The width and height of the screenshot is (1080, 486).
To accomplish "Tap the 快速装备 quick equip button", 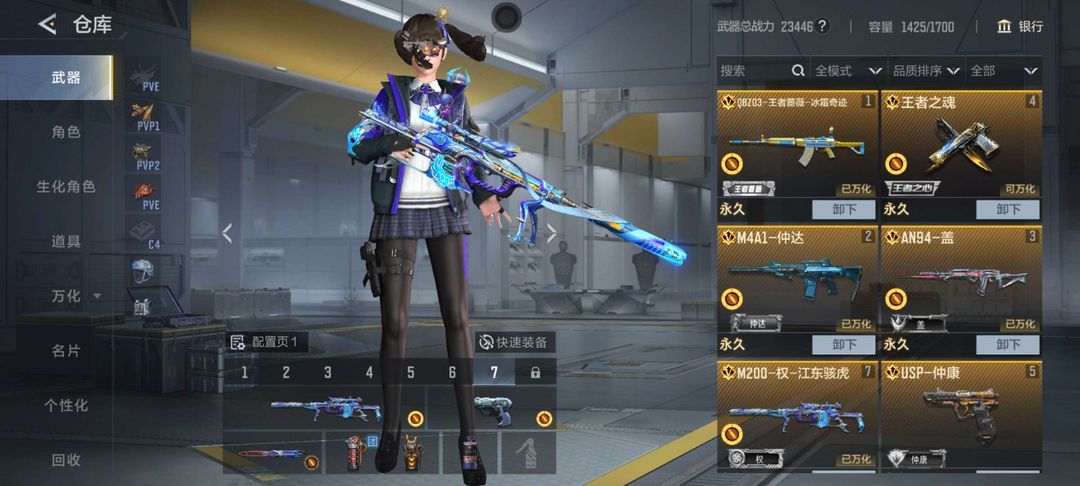I will (515, 342).
